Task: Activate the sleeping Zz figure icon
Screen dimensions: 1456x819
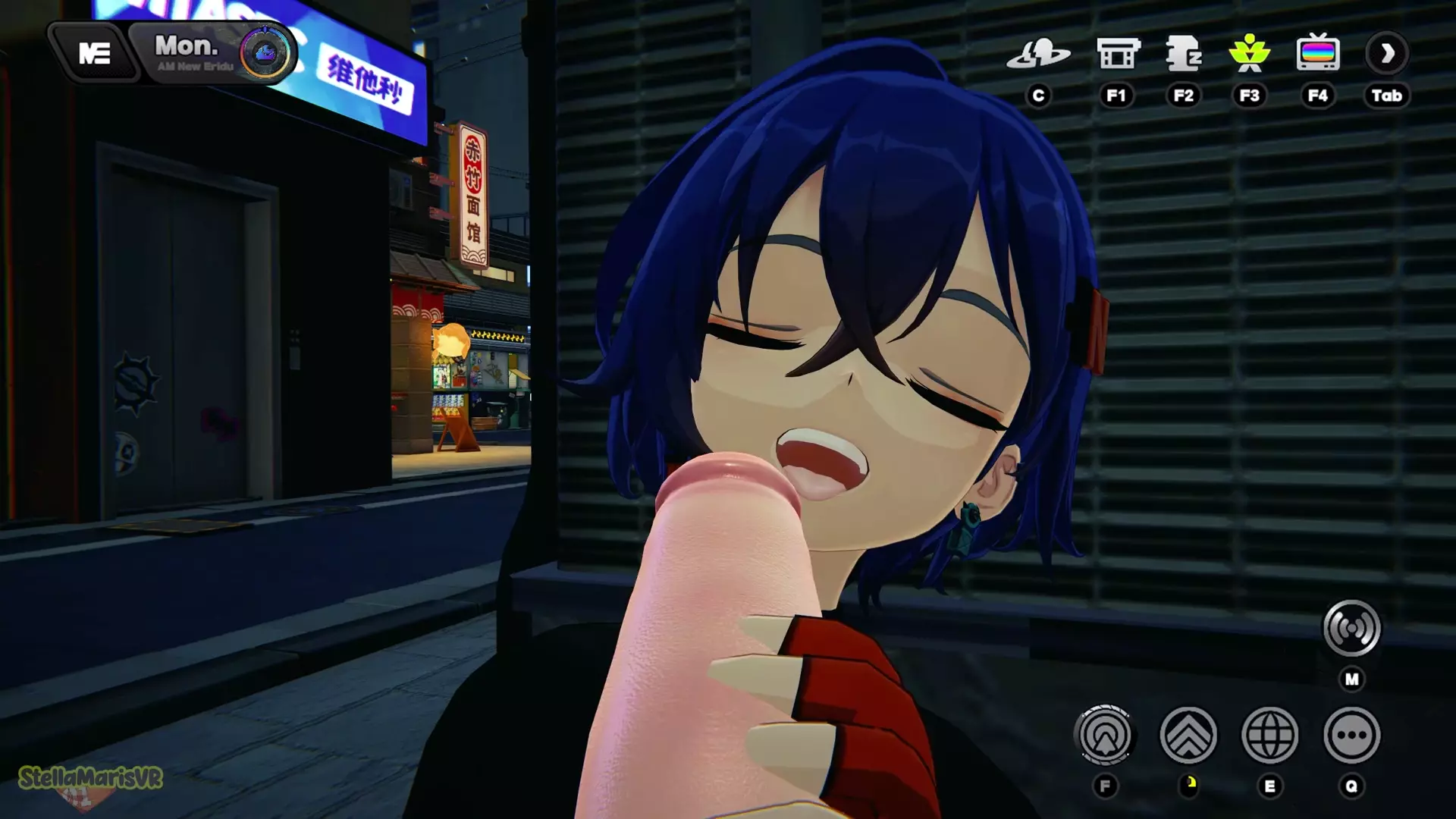Action: point(1183,54)
